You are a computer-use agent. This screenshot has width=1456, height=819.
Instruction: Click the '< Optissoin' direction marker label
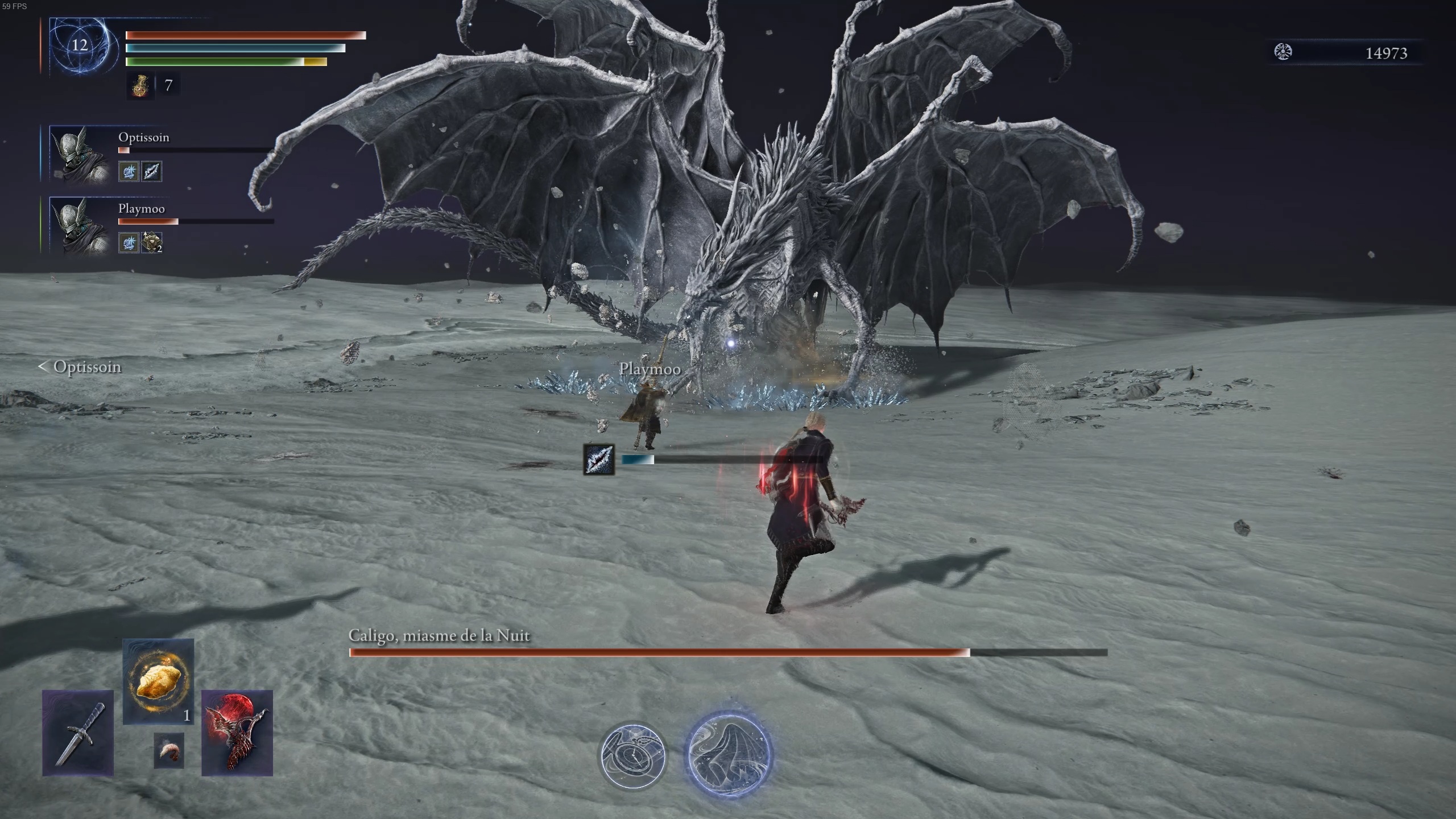[80, 367]
